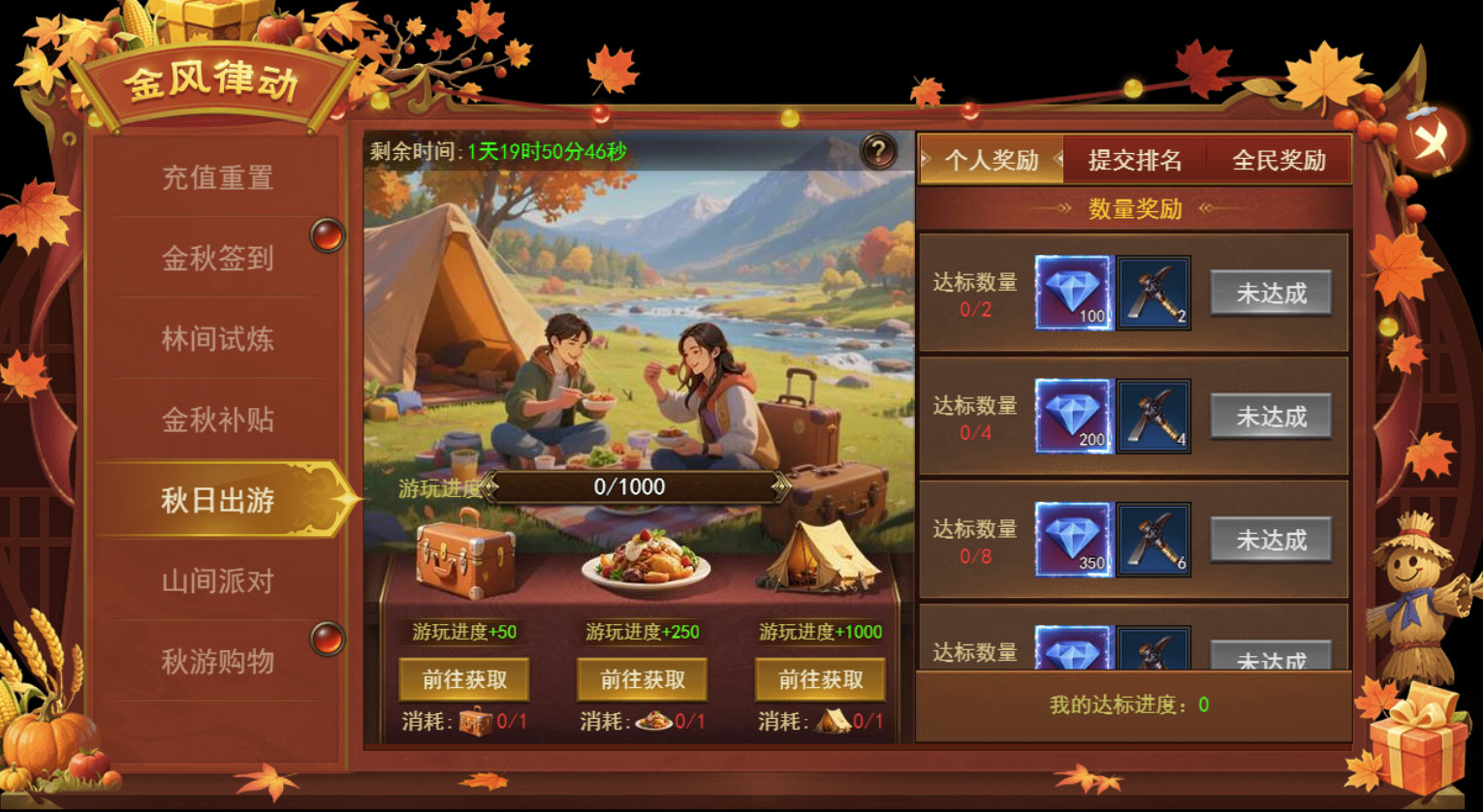Show the 全民奖励 tab
Viewport: 1483px width, 812px height.
coord(1278,160)
